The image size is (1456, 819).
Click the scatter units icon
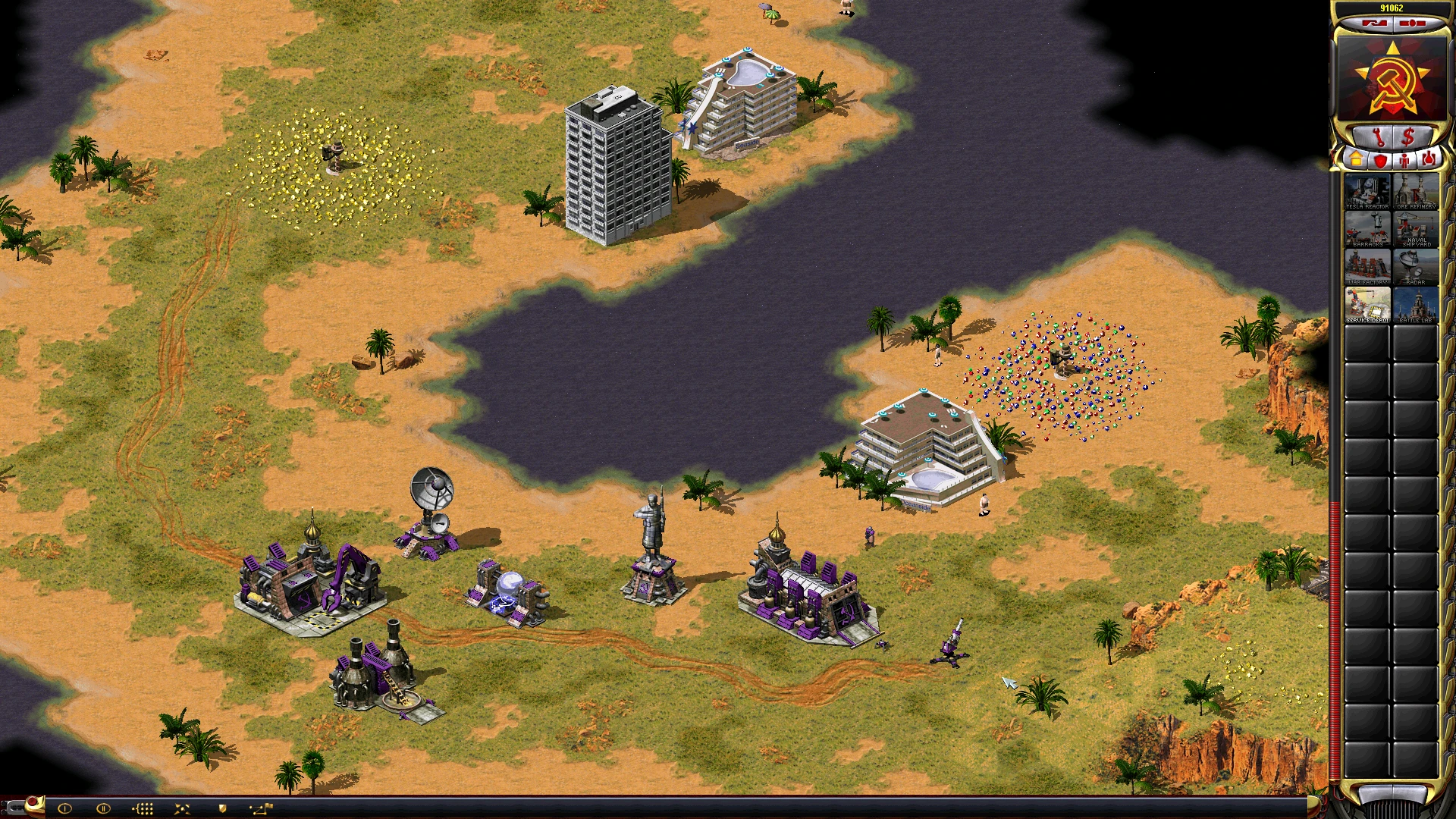(182, 808)
